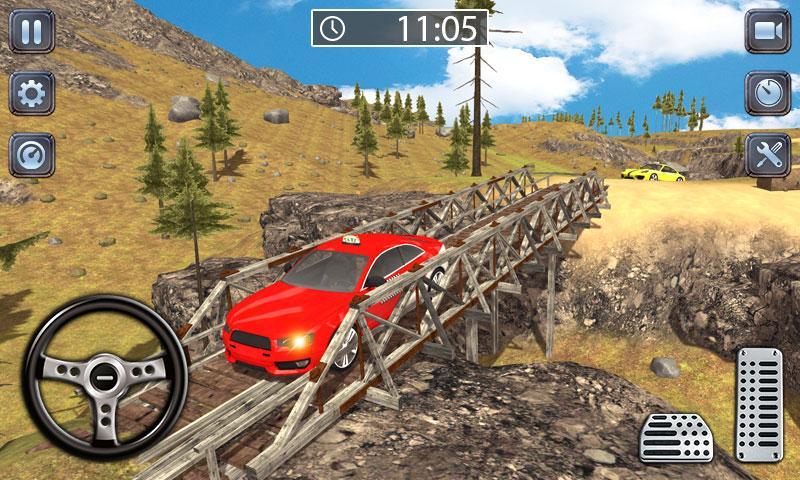Open the gear settings button
The height and width of the screenshot is (480, 800).
[32, 93]
